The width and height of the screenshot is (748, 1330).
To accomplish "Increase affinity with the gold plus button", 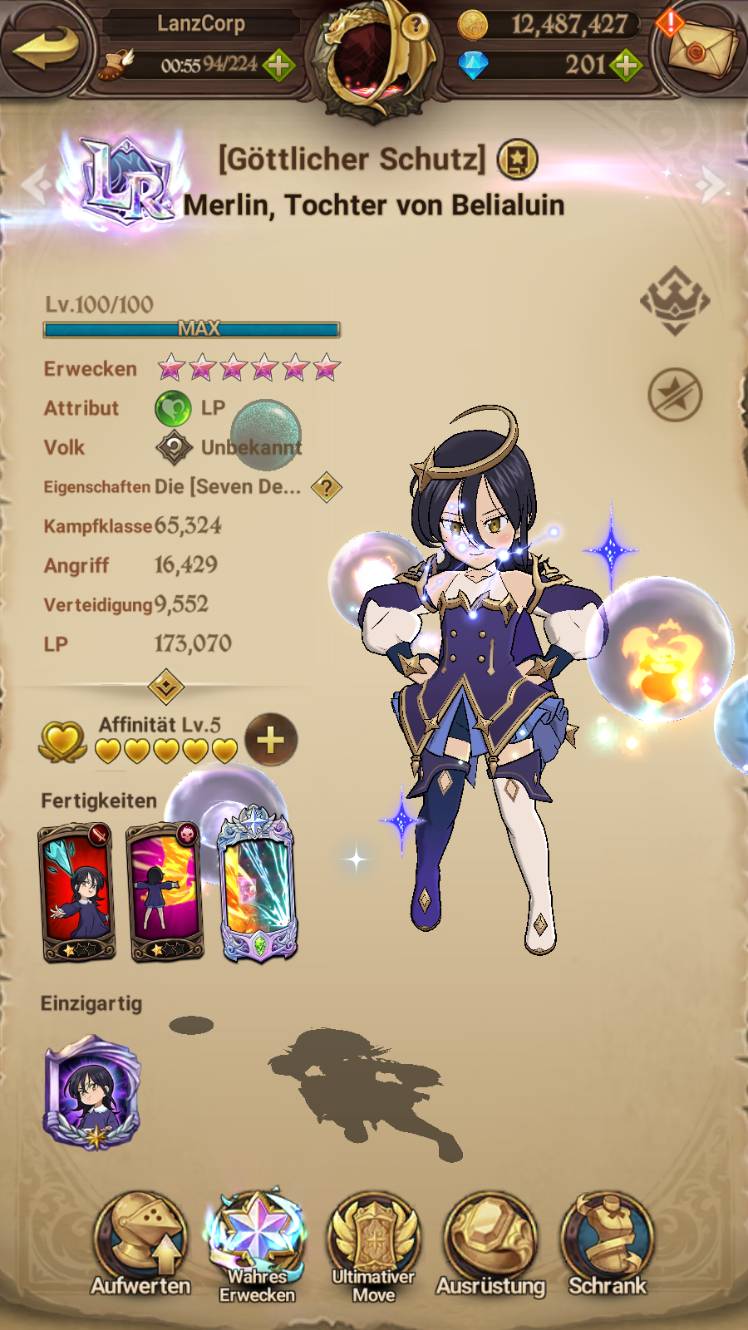I will [270, 740].
